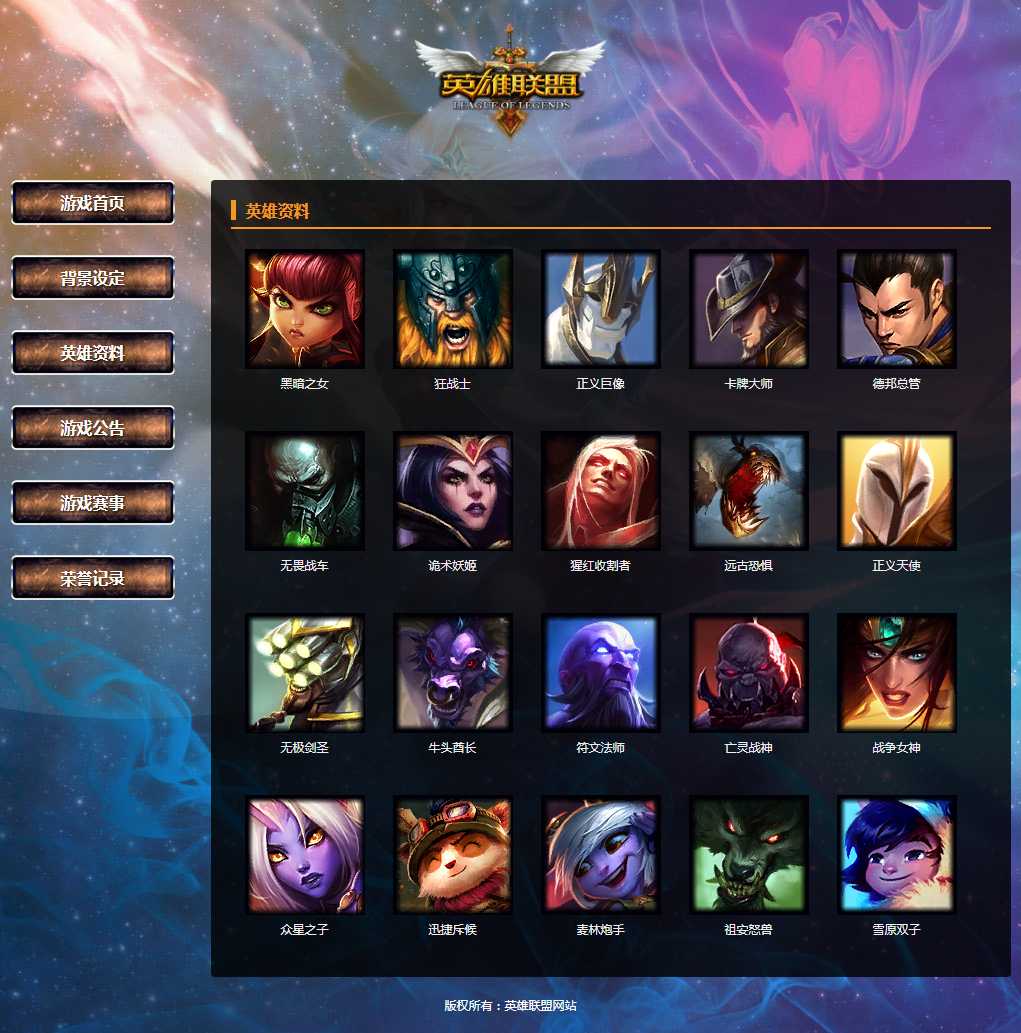
Task: Show the 荣誉记录 page
Action: pos(93,578)
